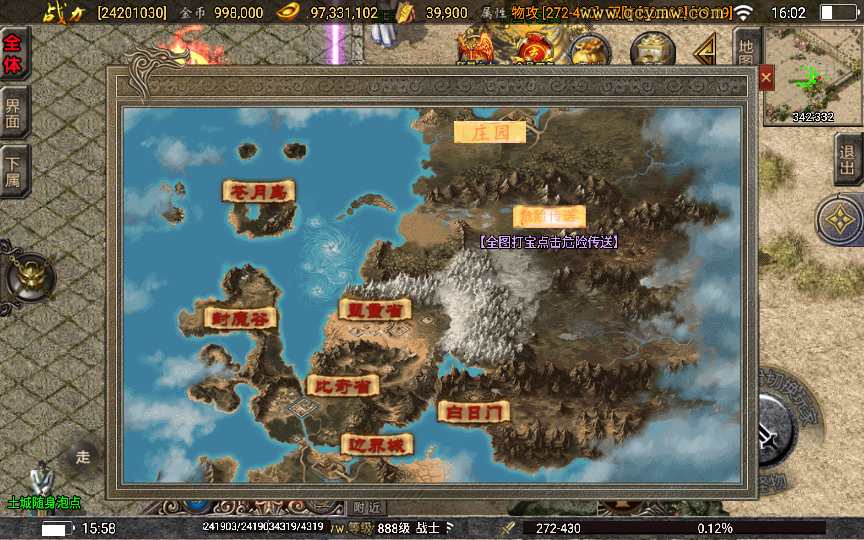Go to 比奇省 on the map
This screenshot has height=540, width=864.
[x=342, y=385]
